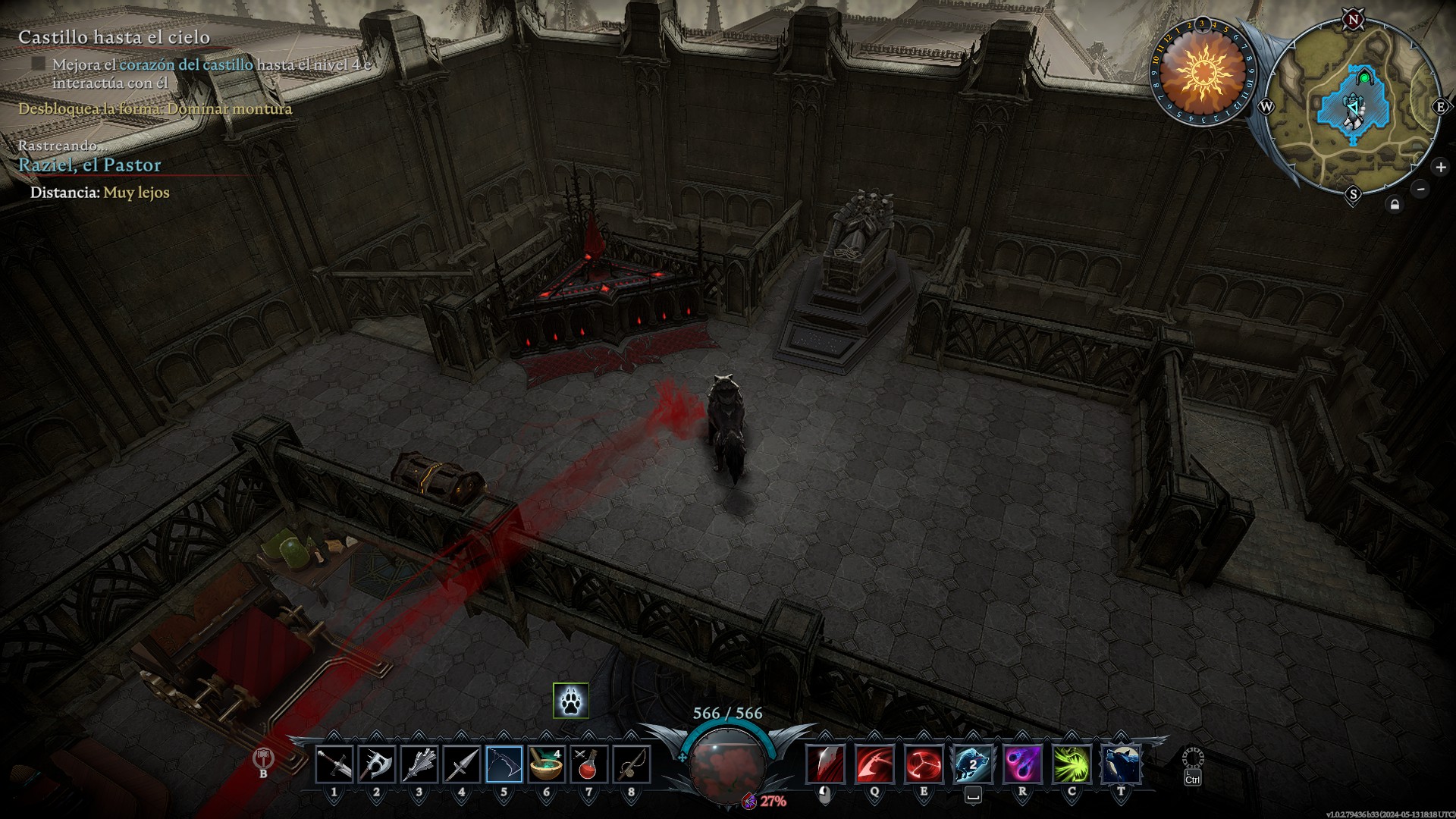This screenshot has height=819, width=1456.
Task: Use the howling wolf ultimate ability
Action: pos(1122,764)
